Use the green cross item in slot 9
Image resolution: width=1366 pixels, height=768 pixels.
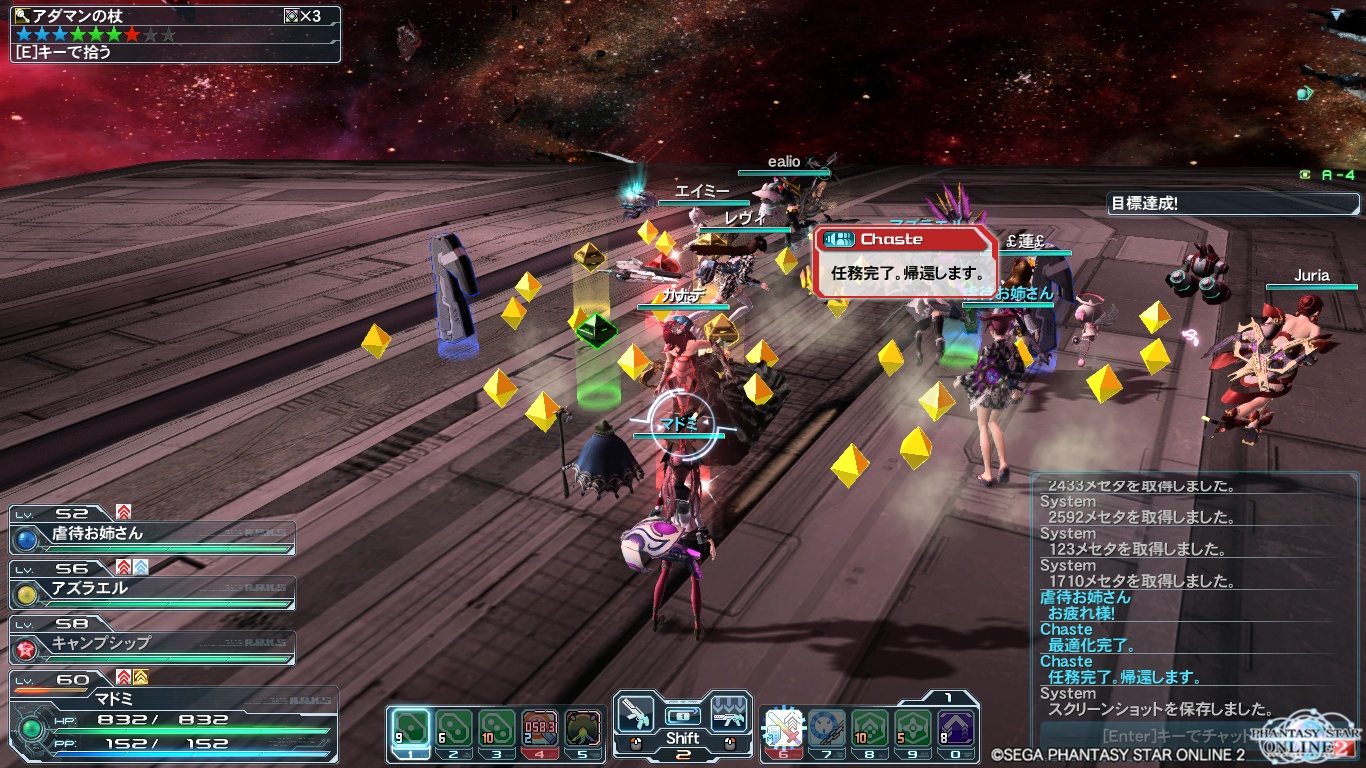pos(912,727)
